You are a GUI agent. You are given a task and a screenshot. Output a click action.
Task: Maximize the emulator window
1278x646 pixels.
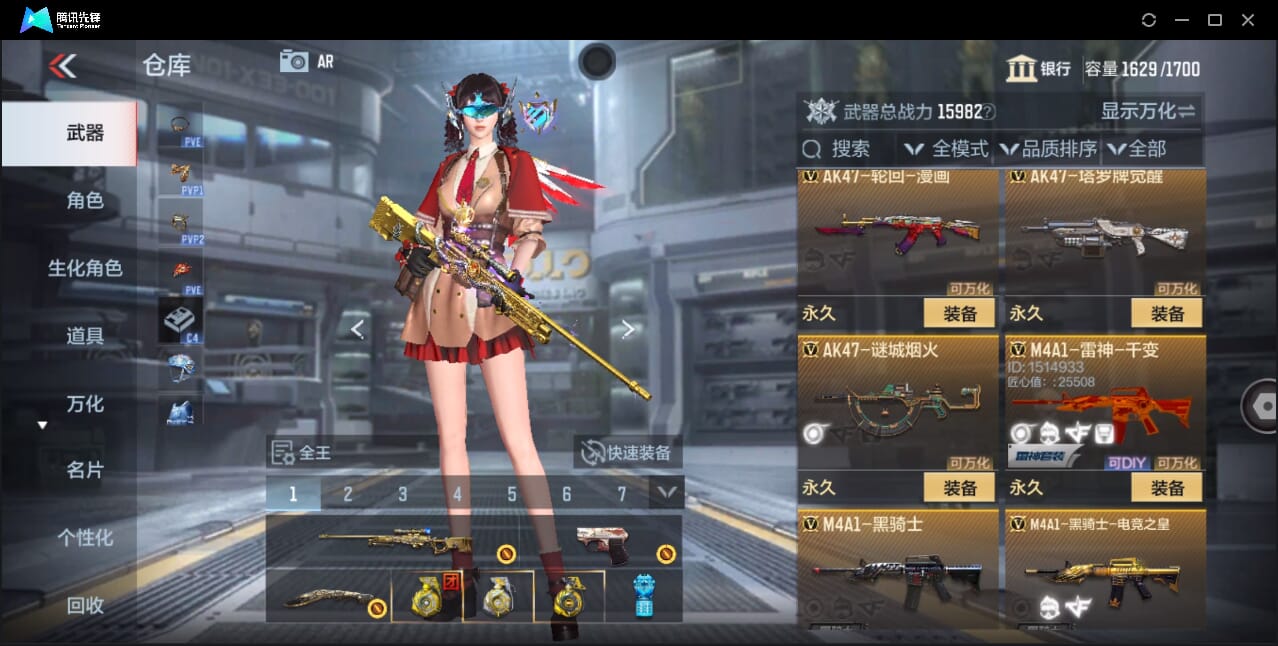tap(1214, 20)
